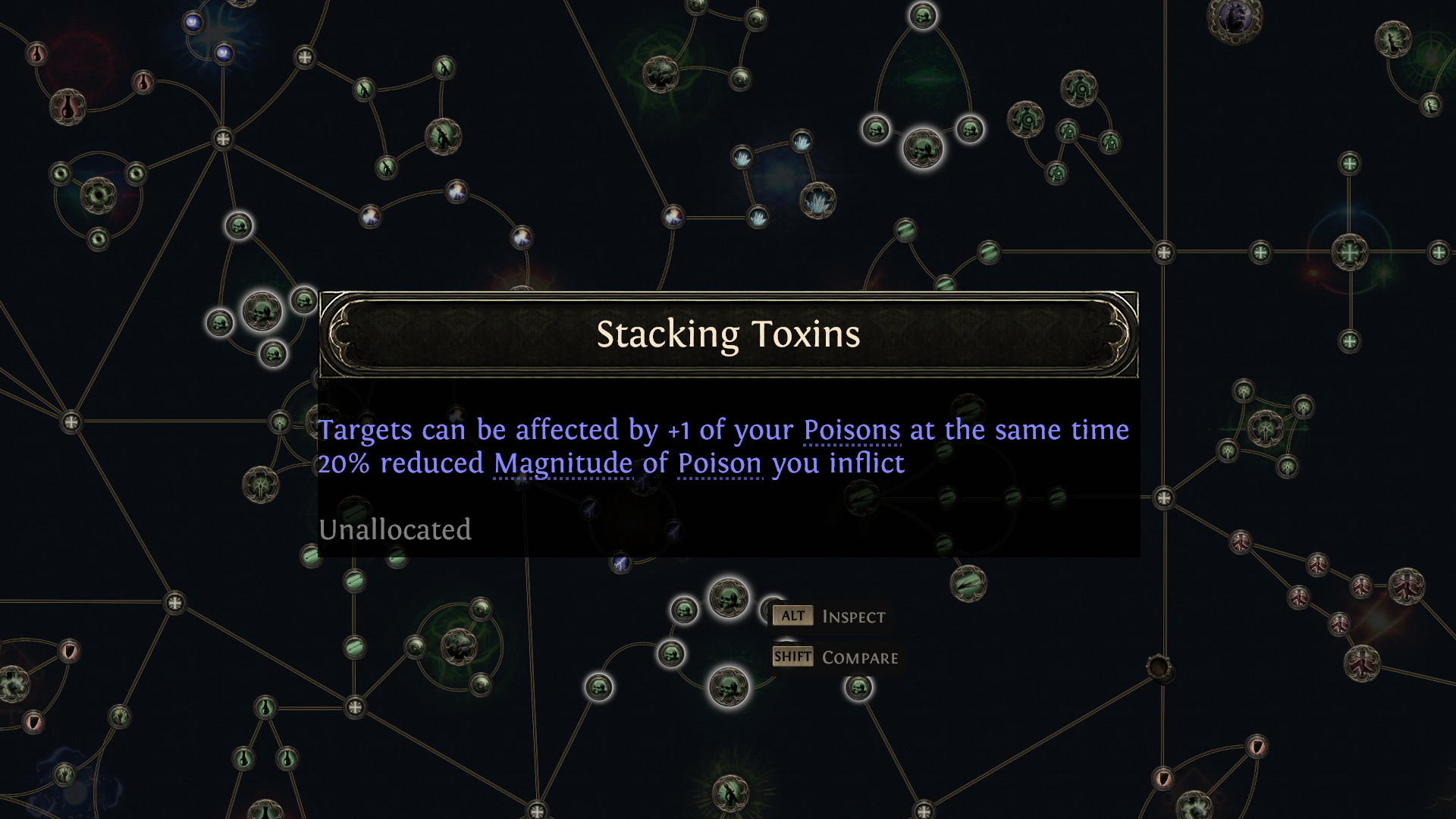Click the small skull node left of ALT Inspect
Viewport: 1456px width, 819px height.
[686, 611]
